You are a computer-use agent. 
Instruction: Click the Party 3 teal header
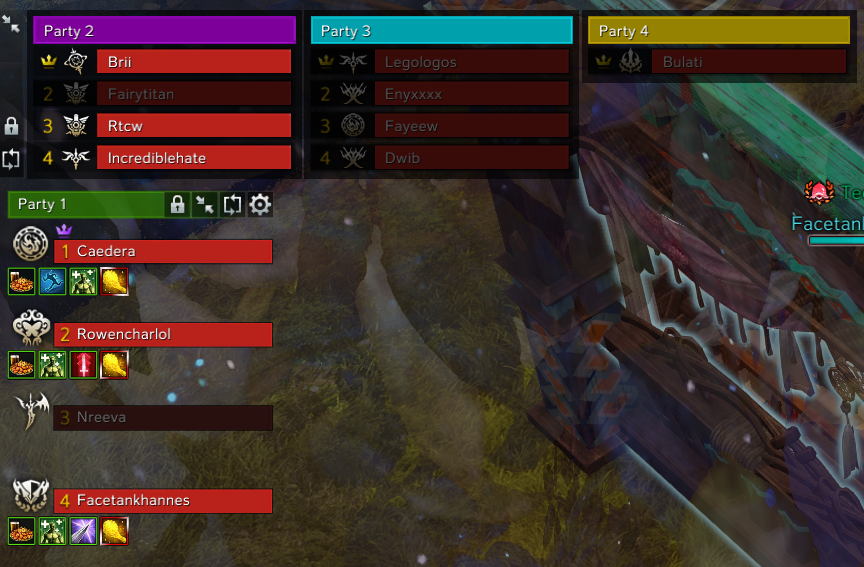click(x=442, y=31)
